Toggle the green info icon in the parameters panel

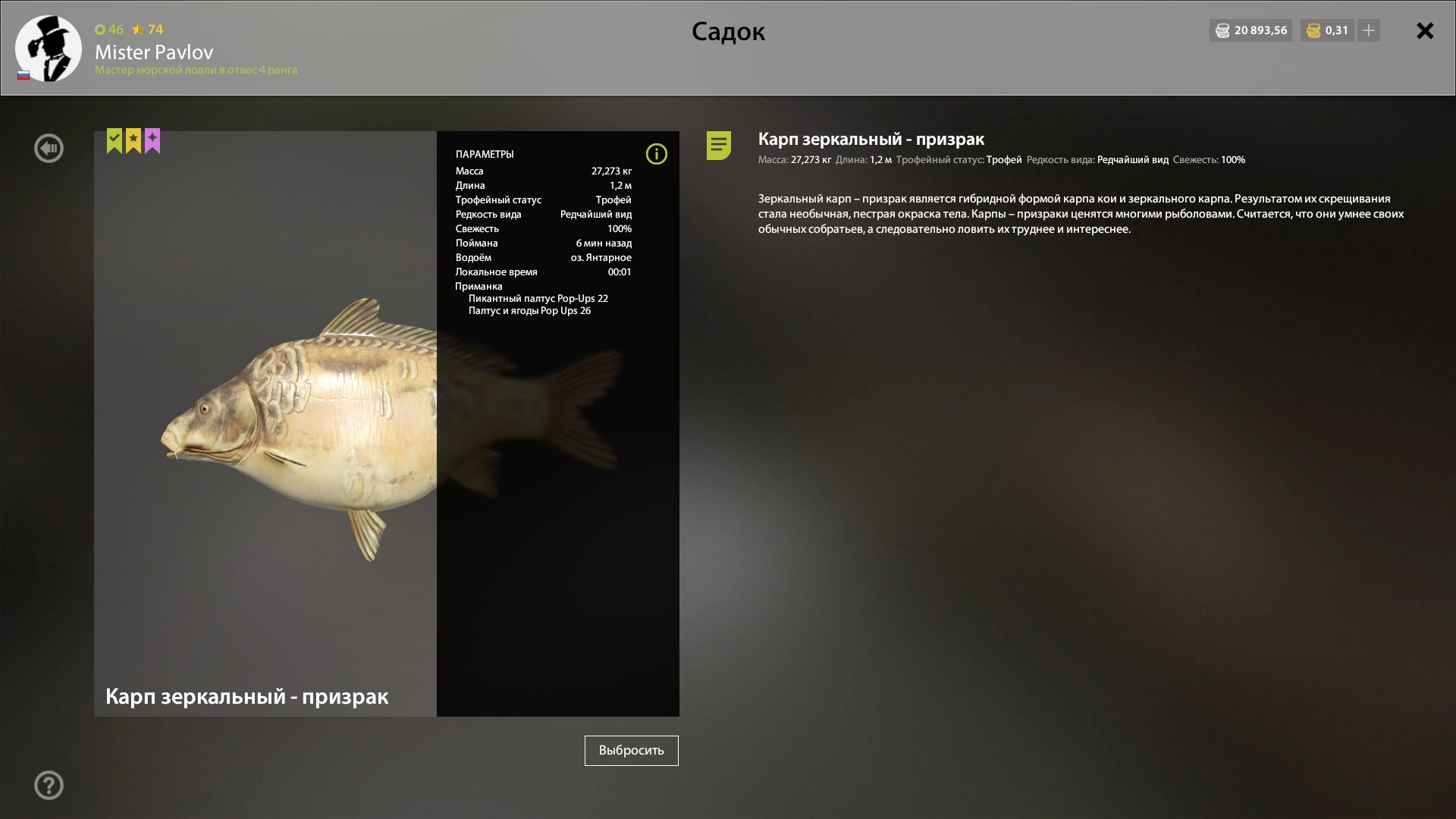click(x=656, y=154)
